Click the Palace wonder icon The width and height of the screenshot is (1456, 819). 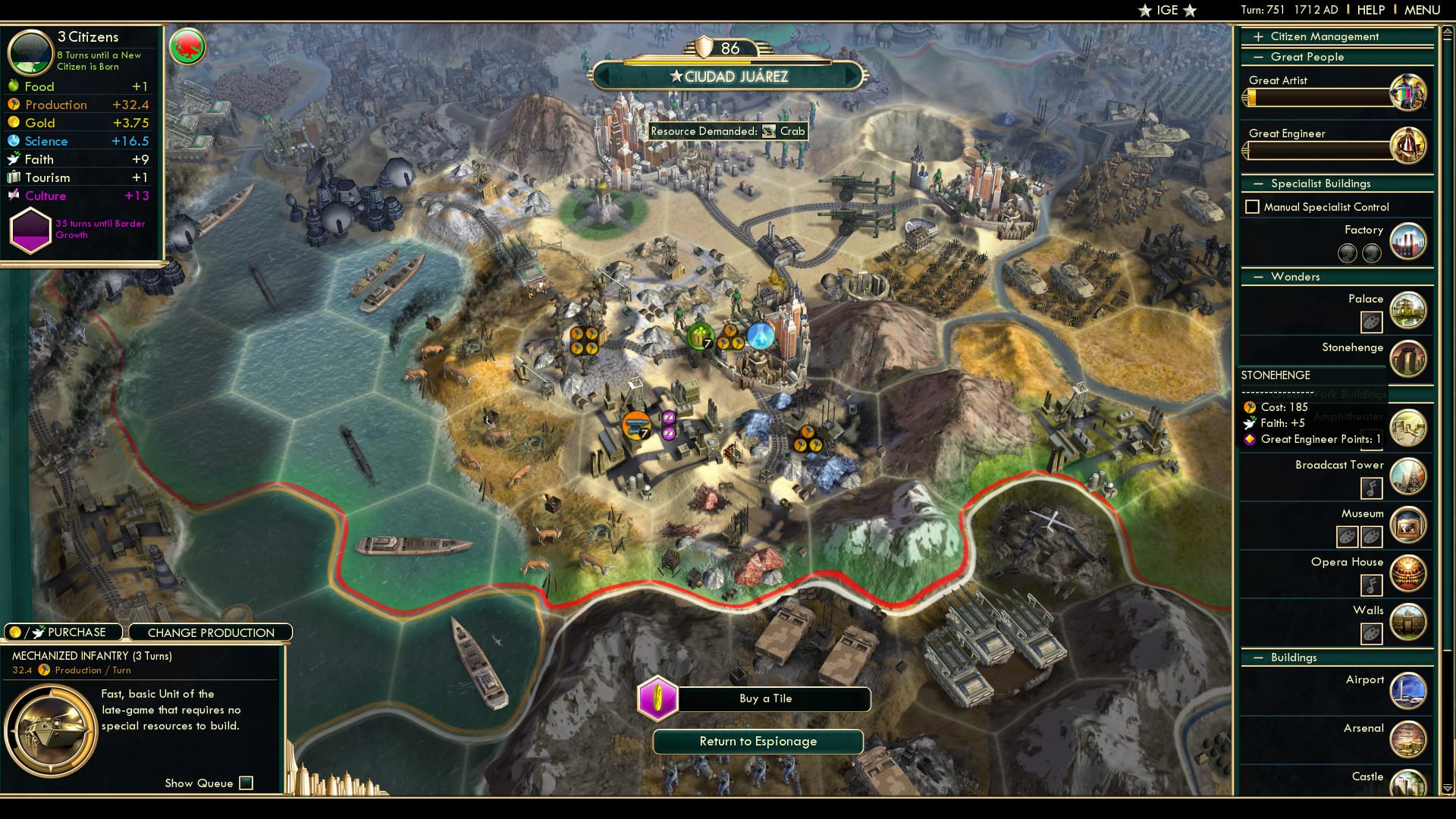click(1408, 310)
